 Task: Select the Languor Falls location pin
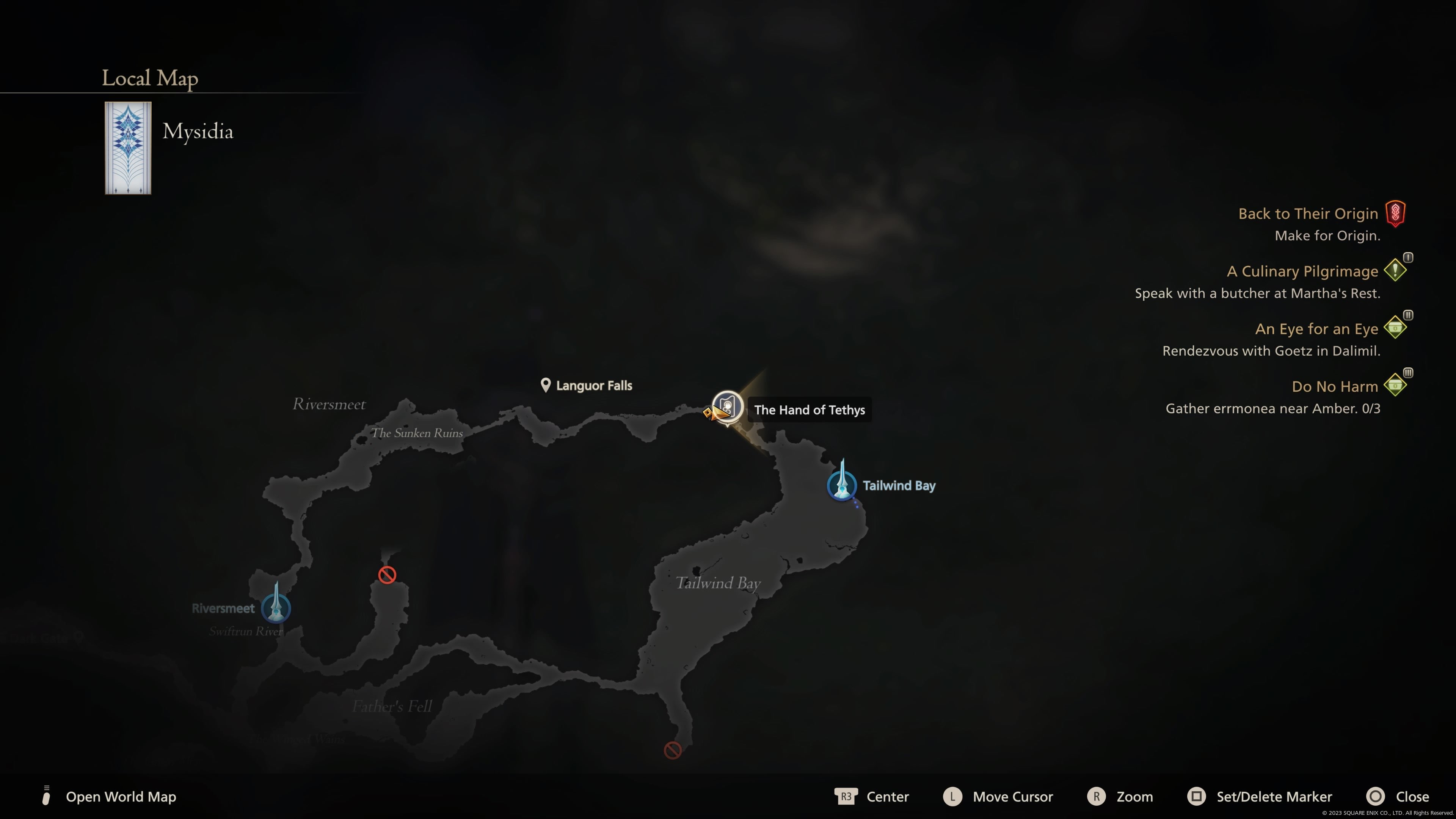click(x=546, y=386)
